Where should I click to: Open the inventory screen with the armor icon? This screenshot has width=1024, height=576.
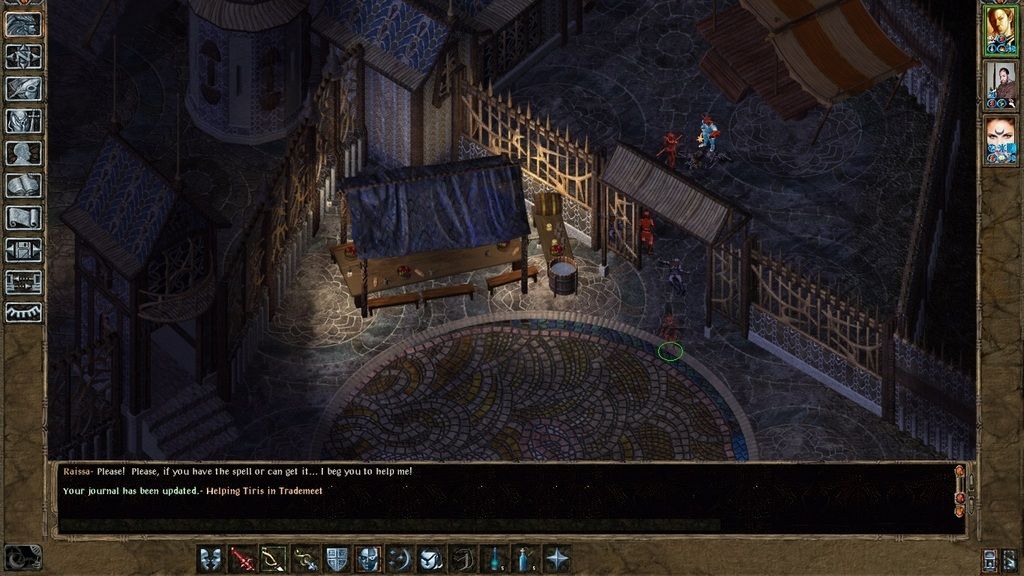(23, 121)
